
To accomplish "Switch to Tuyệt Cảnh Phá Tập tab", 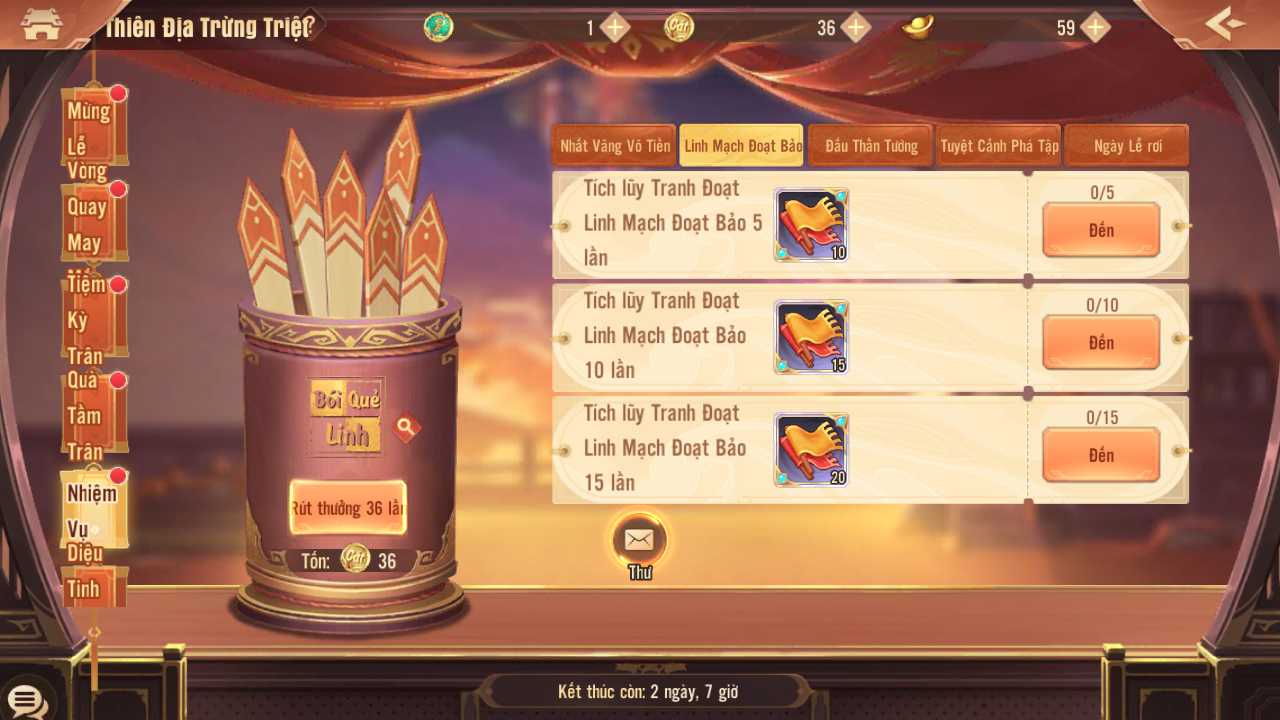I will pos(999,146).
